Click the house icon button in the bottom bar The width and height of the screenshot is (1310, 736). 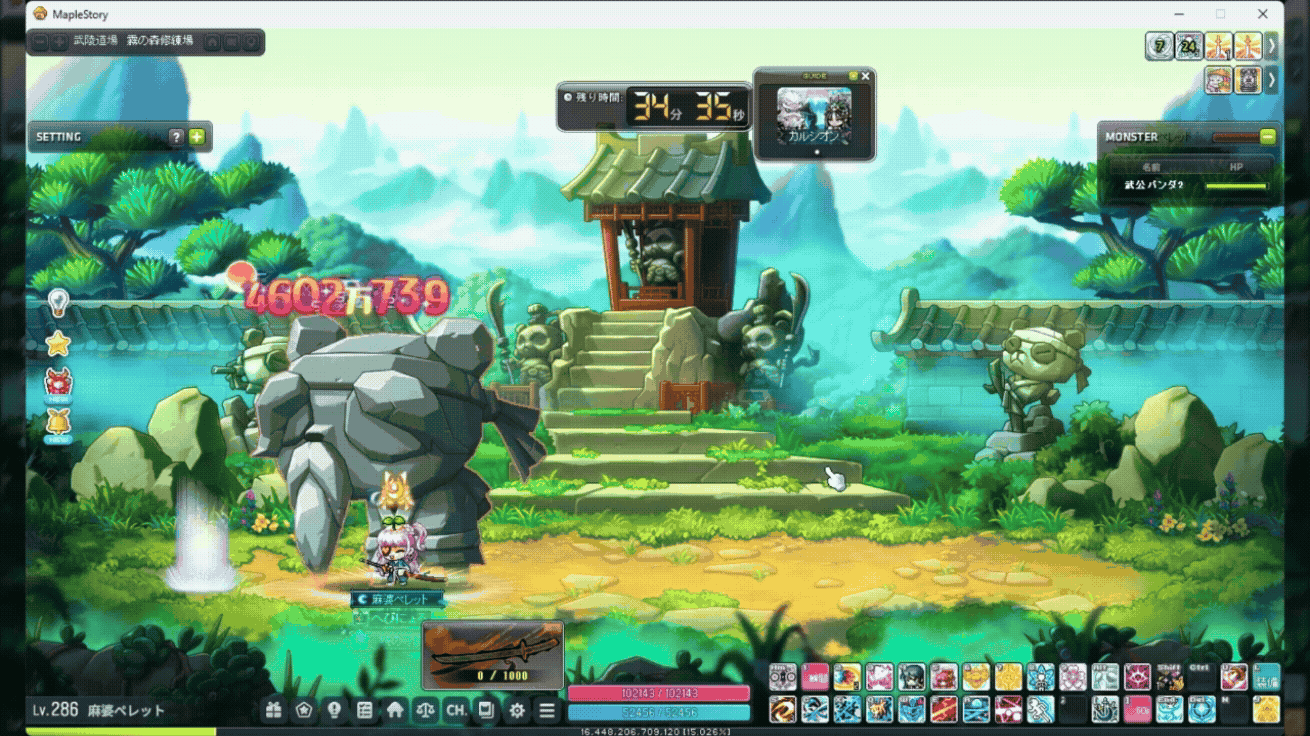tap(395, 710)
